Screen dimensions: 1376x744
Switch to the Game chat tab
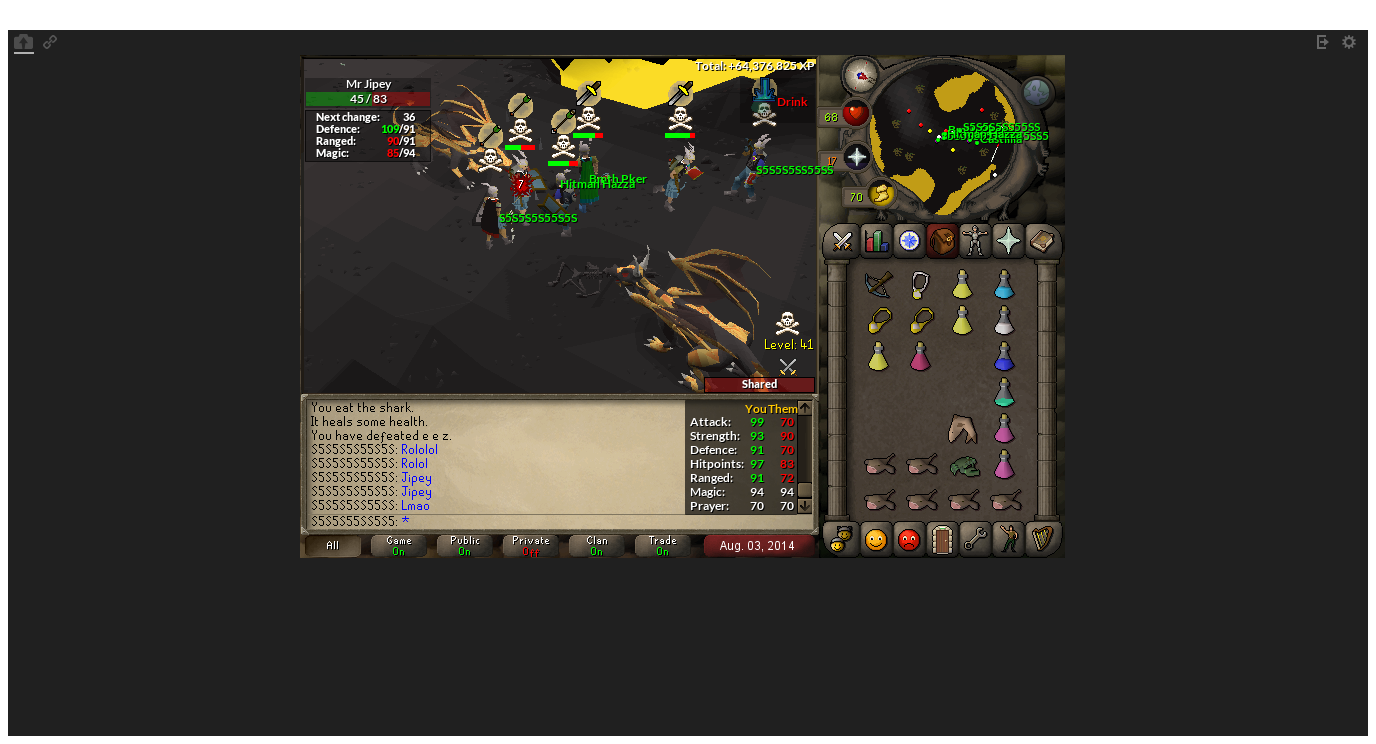(397, 543)
